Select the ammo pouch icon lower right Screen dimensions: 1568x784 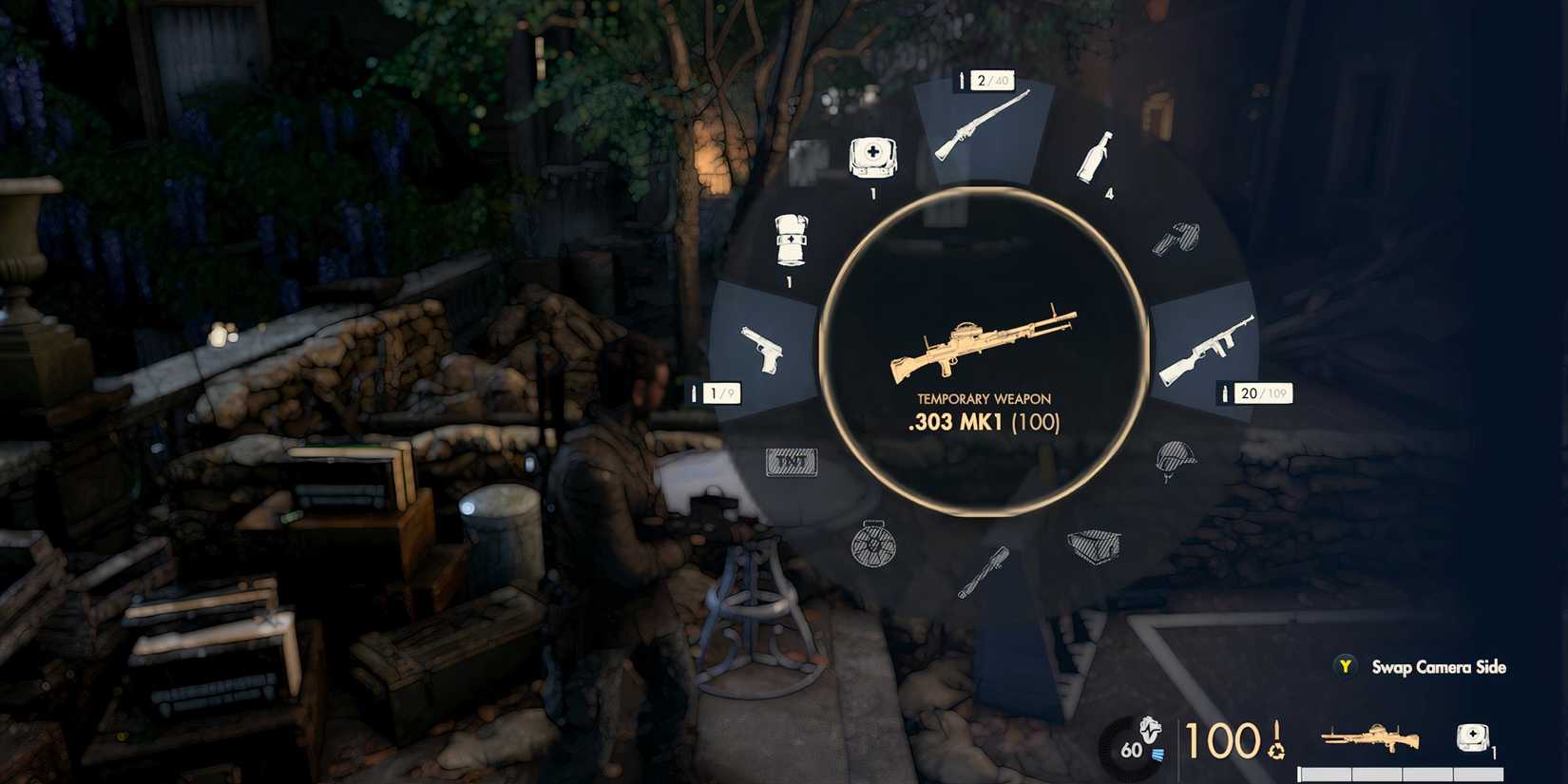click(1093, 546)
